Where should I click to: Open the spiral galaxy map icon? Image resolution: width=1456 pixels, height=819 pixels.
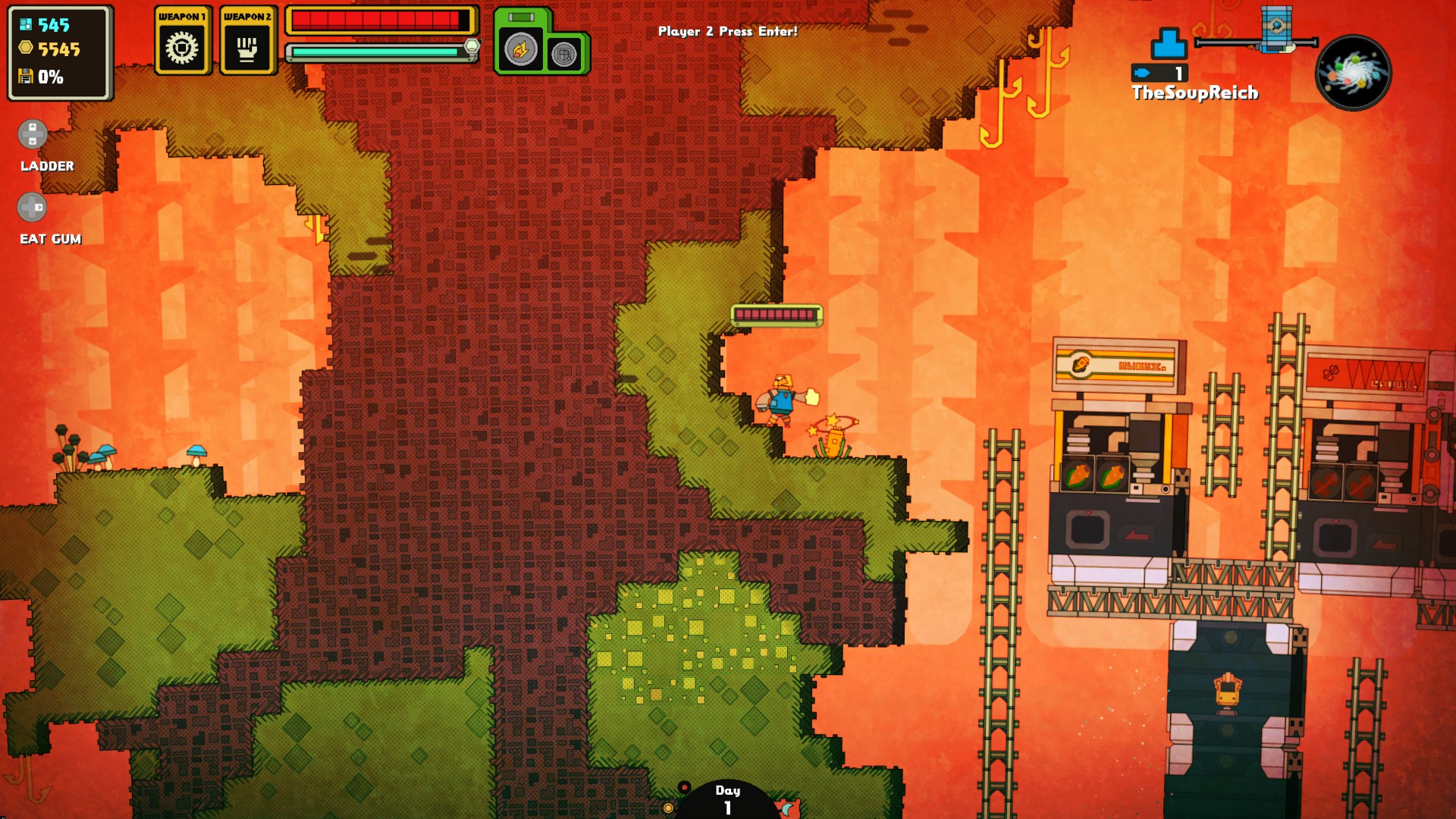1354,73
